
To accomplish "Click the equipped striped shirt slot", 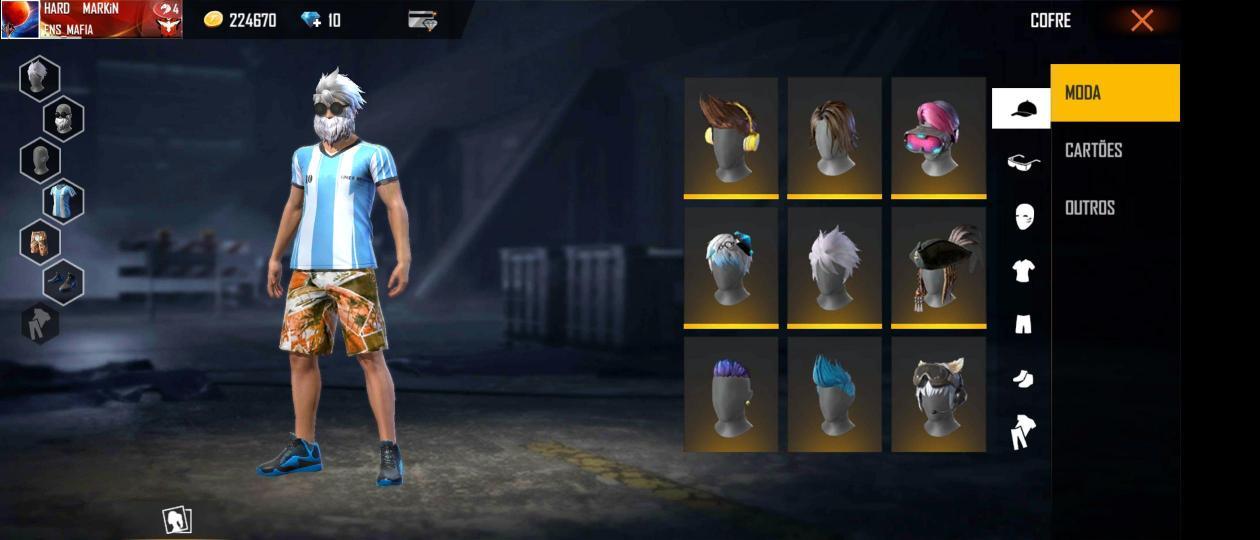I will pyautogui.click(x=63, y=201).
